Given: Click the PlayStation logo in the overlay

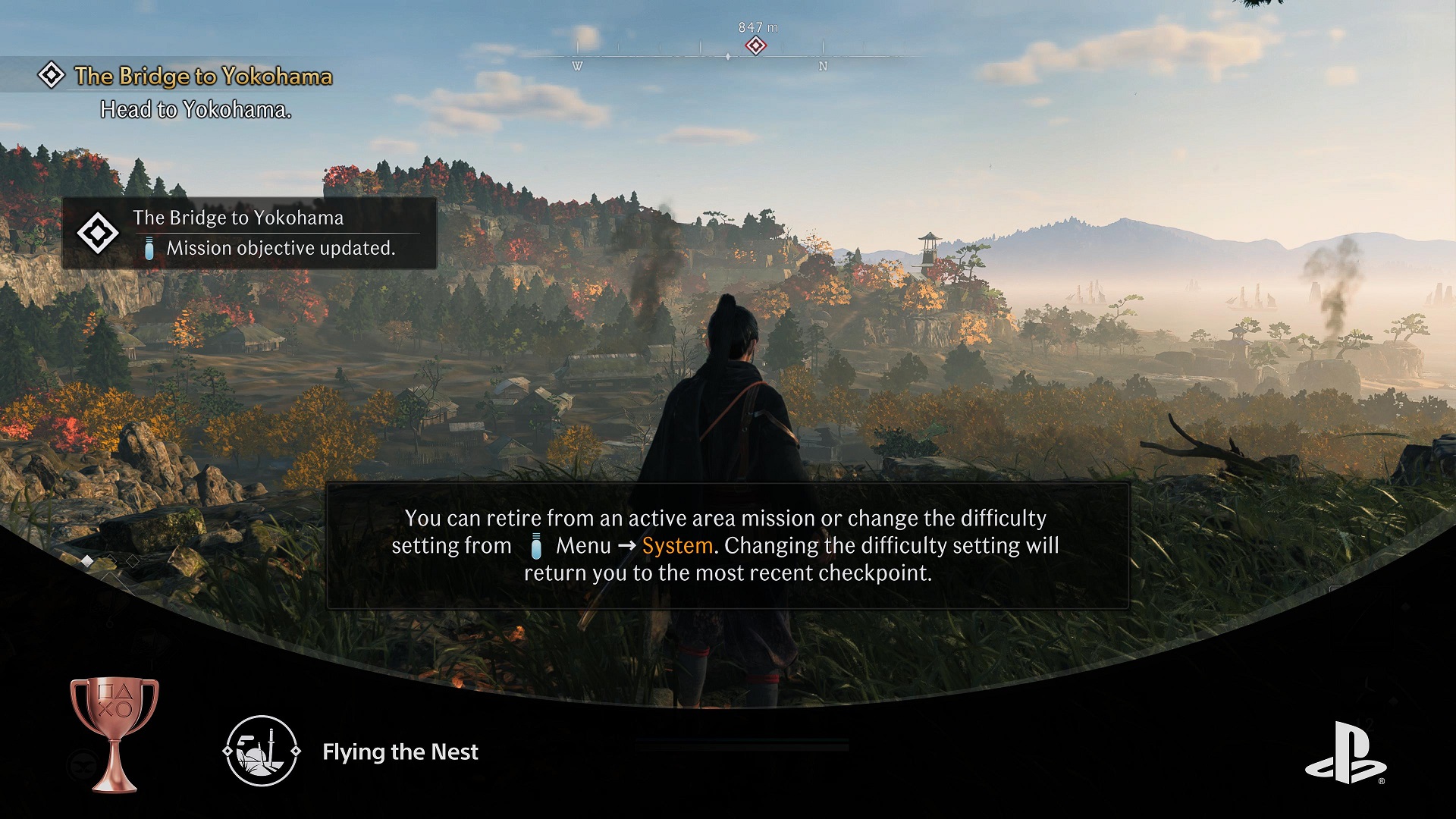Looking at the screenshot, I should 1345,753.
